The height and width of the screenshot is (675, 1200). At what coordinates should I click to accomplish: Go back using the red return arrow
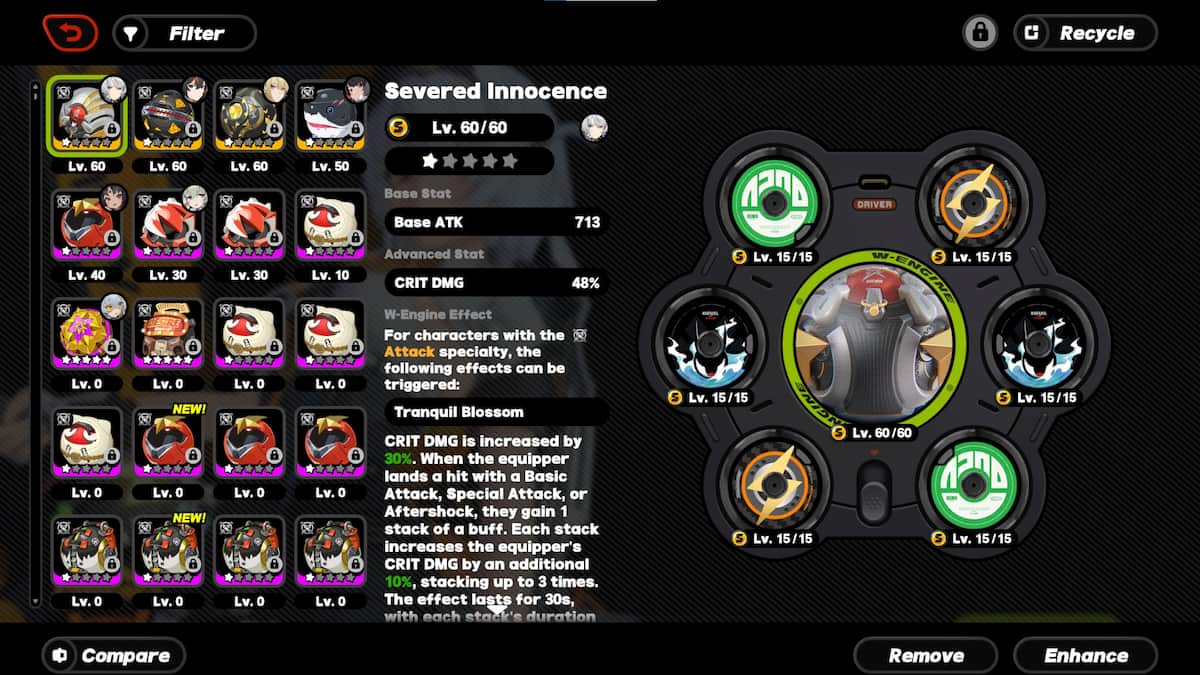coord(70,33)
